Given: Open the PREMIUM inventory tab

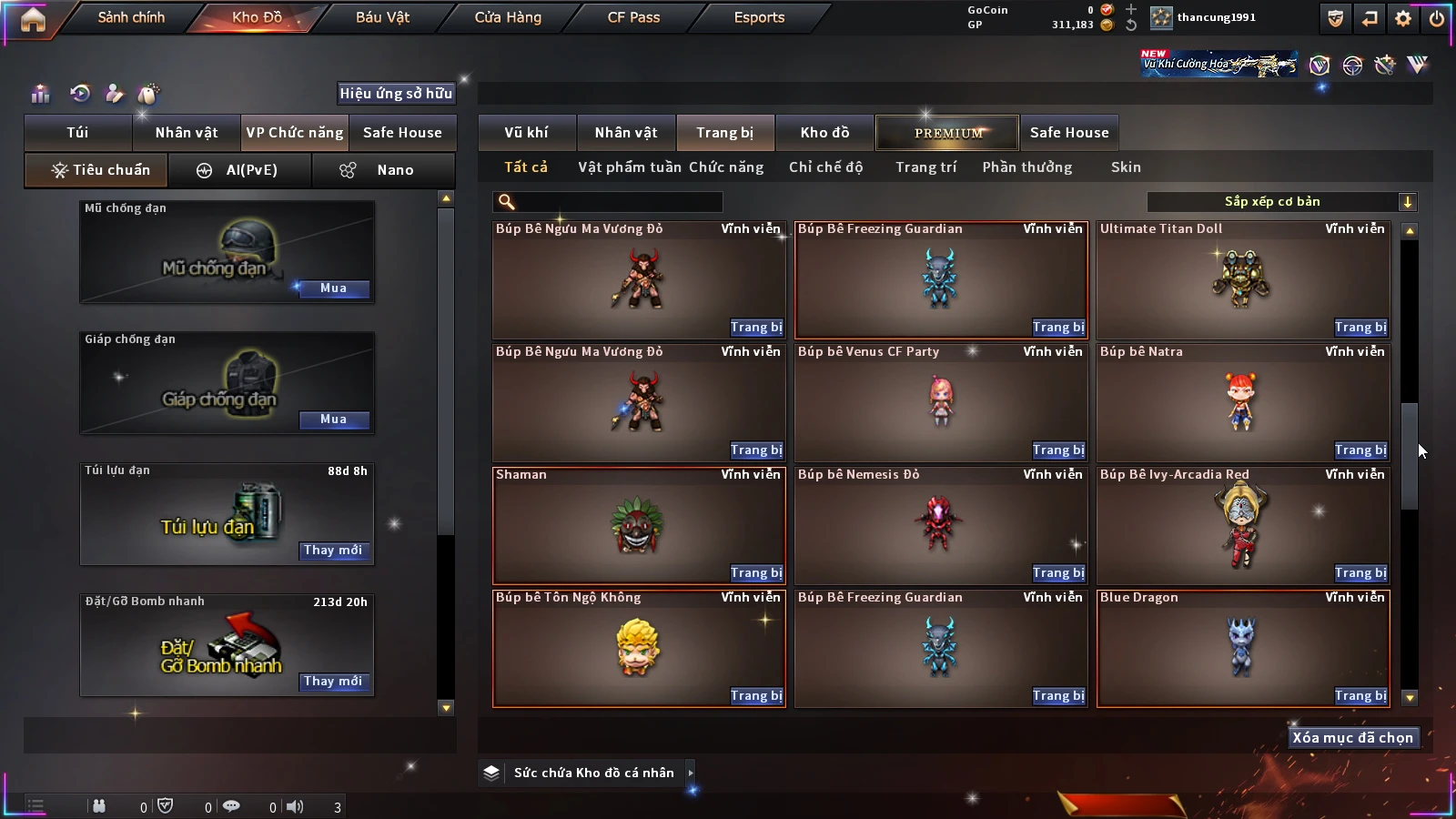Looking at the screenshot, I should click(x=948, y=133).
